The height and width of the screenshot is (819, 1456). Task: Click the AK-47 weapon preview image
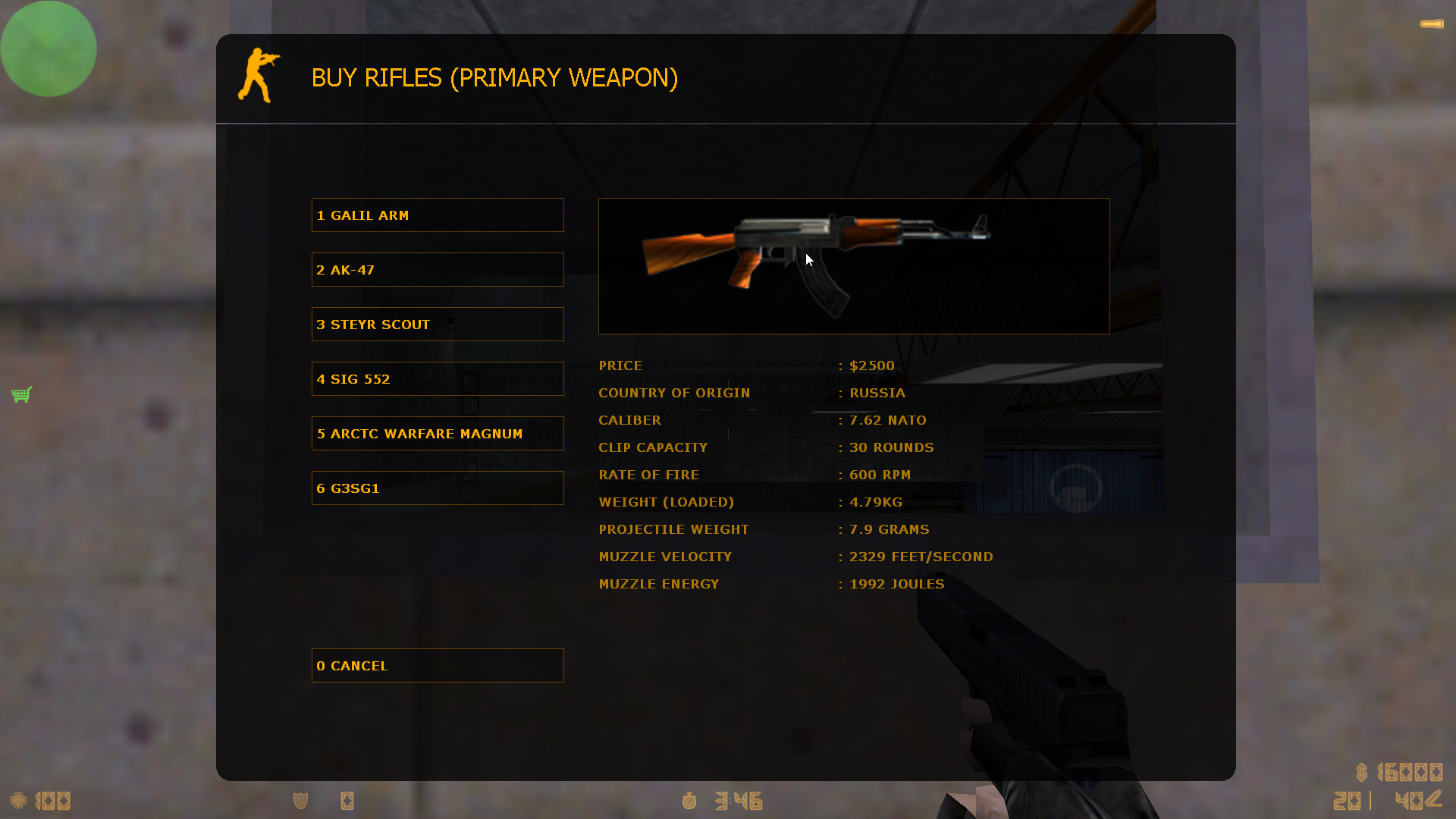coord(853,265)
